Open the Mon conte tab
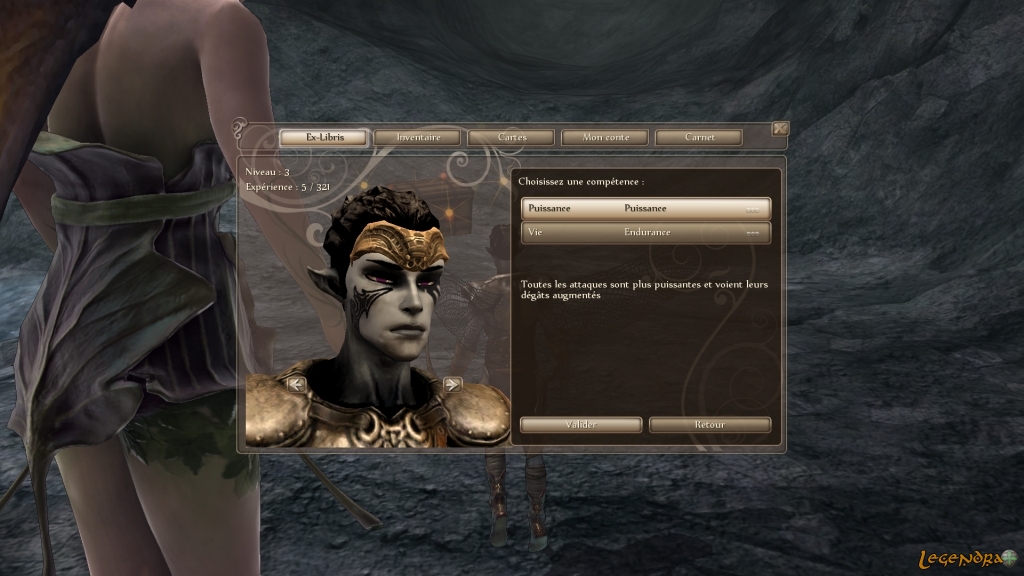The image size is (1024, 576). point(604,137)
